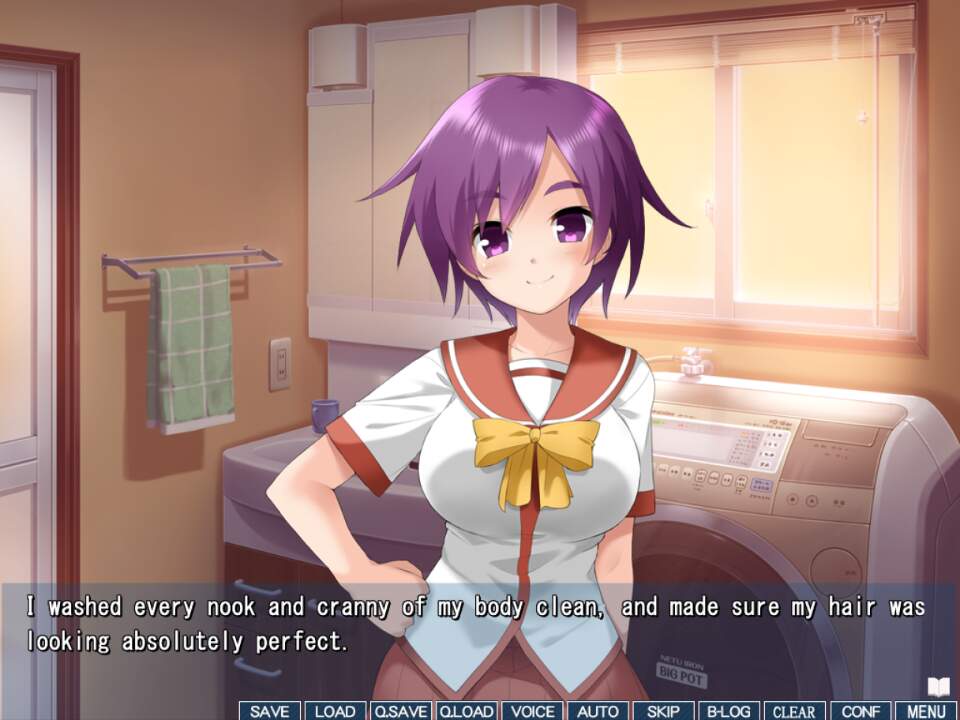Image resolution: width=960 pixels, height=720 pixels.
Task: Activate SKIP mode
Action: point(664,711)
